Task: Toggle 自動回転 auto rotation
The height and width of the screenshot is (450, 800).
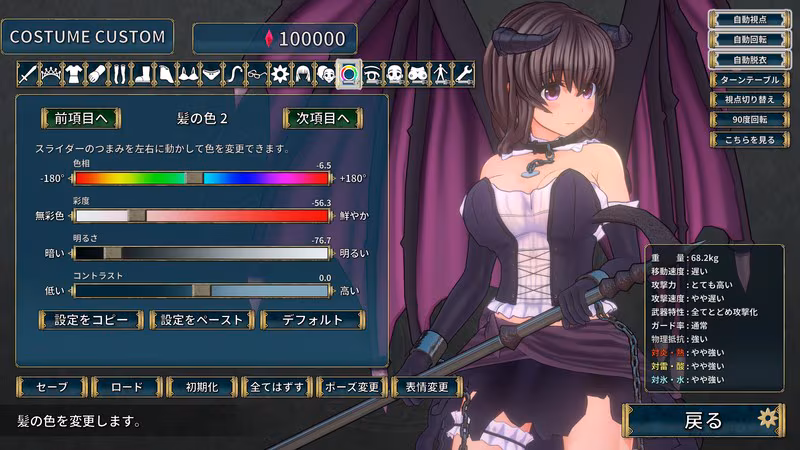Action: click(x=744, y=39)
